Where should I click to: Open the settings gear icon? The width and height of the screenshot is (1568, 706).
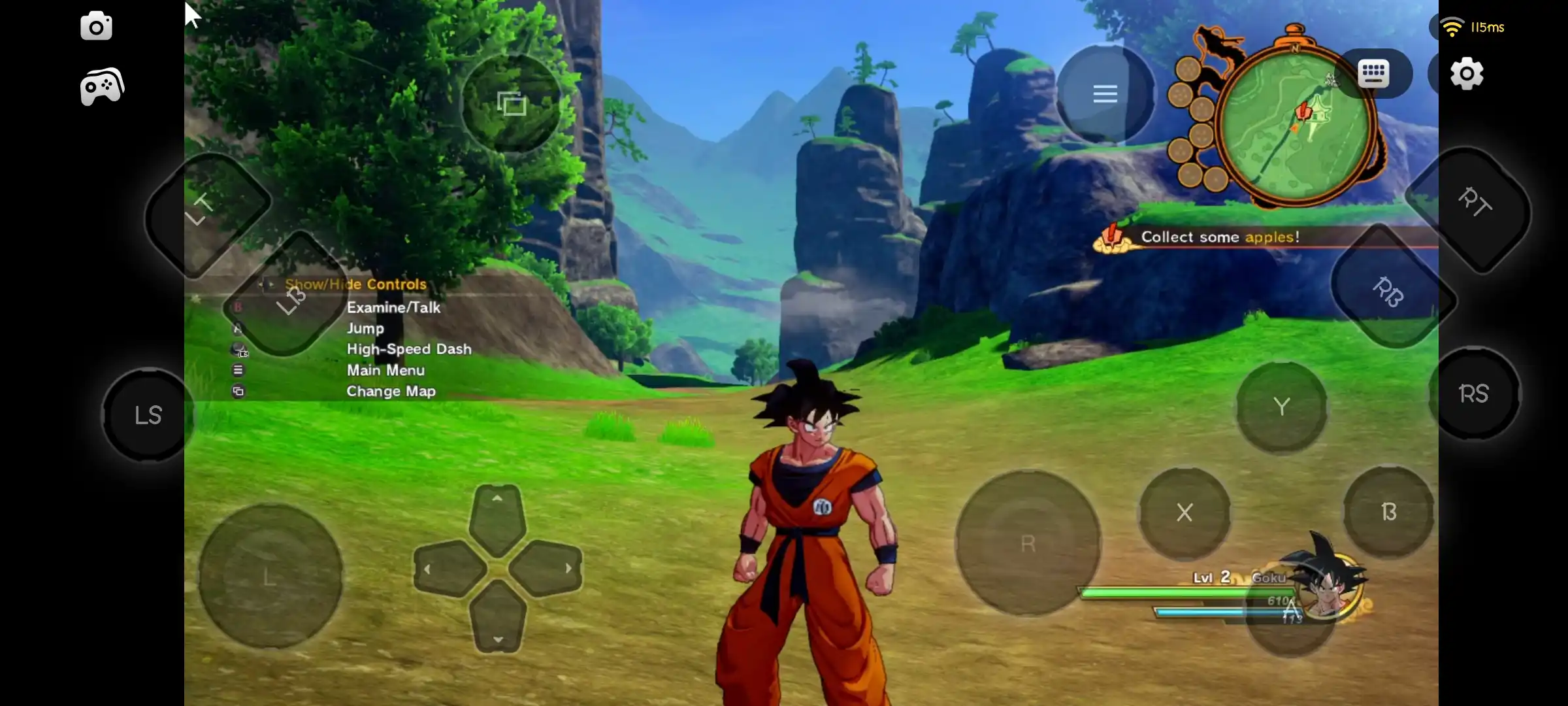[1467, 73]
